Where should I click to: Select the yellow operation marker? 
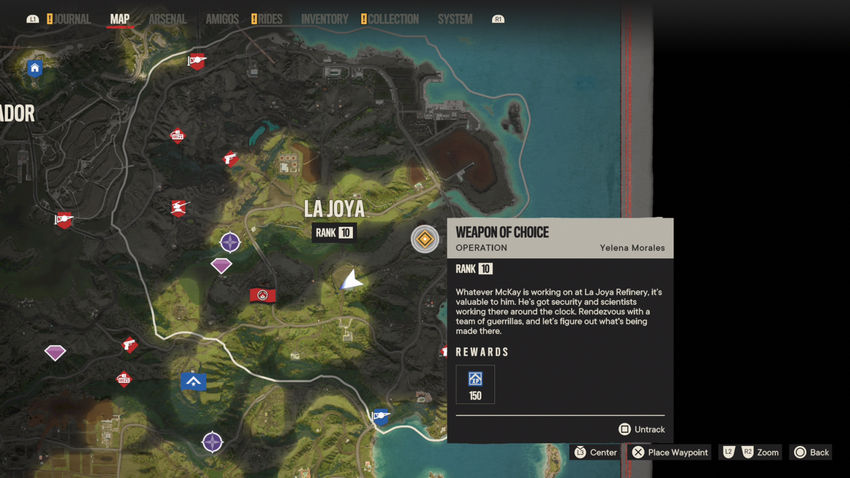425,239
